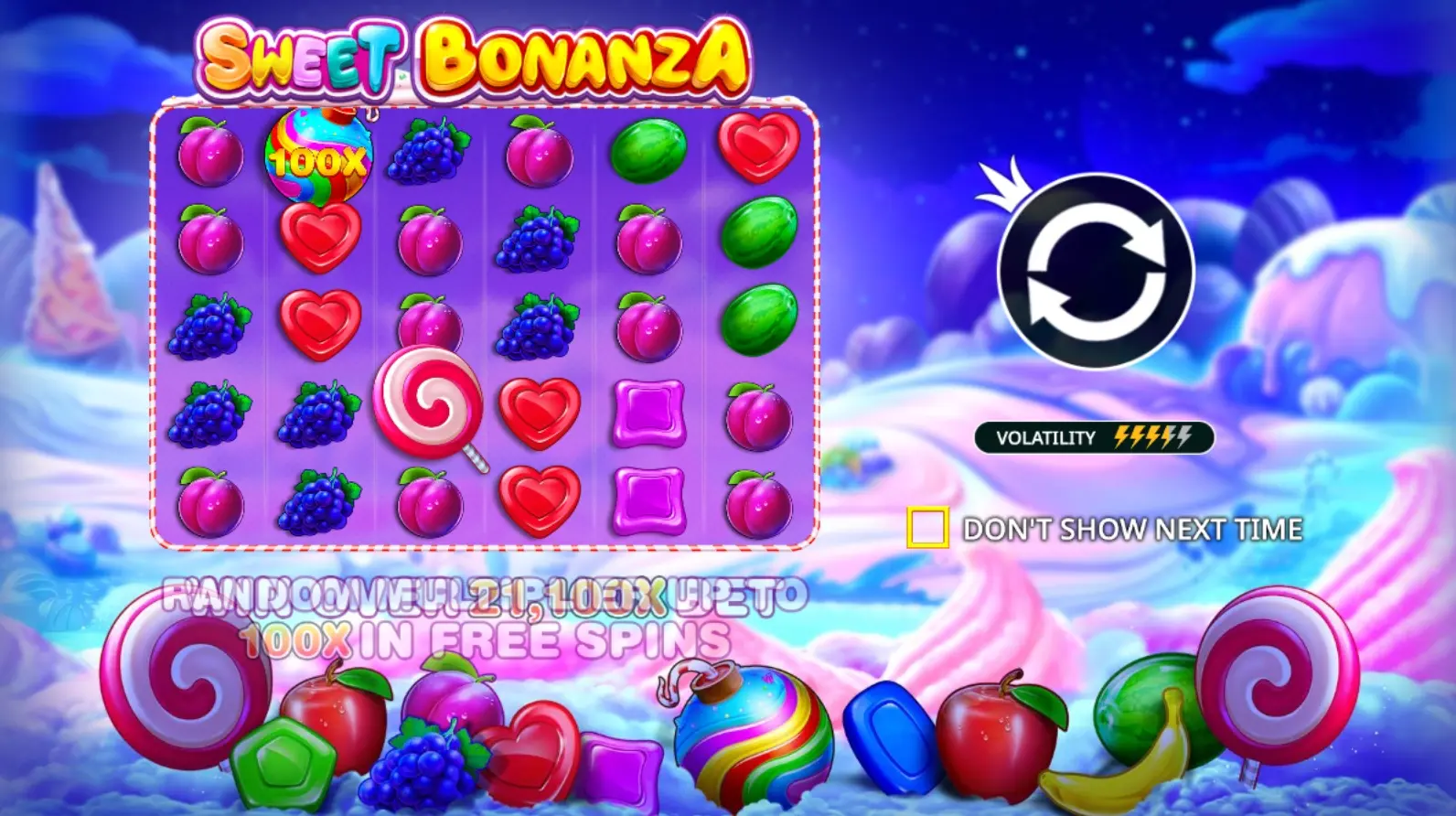Screen dimensions: 1456x816
Task: Select the 100X rainbow lollipop scatter symbol
Action: (x=317, y=156)
